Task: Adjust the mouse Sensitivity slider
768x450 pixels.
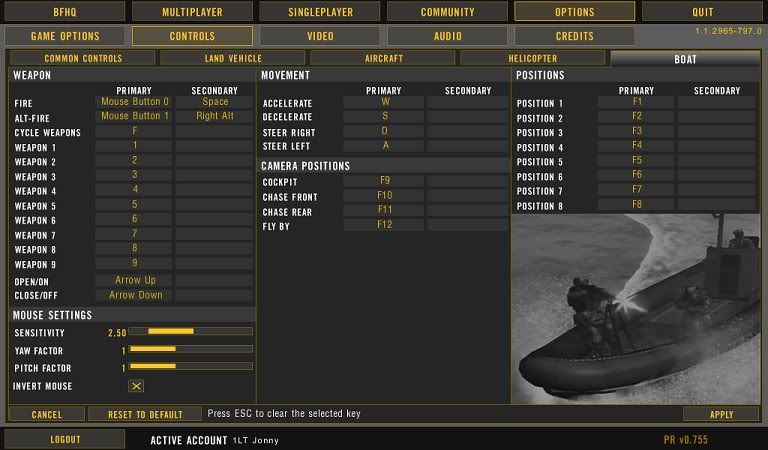Action: tap(190, 331)
